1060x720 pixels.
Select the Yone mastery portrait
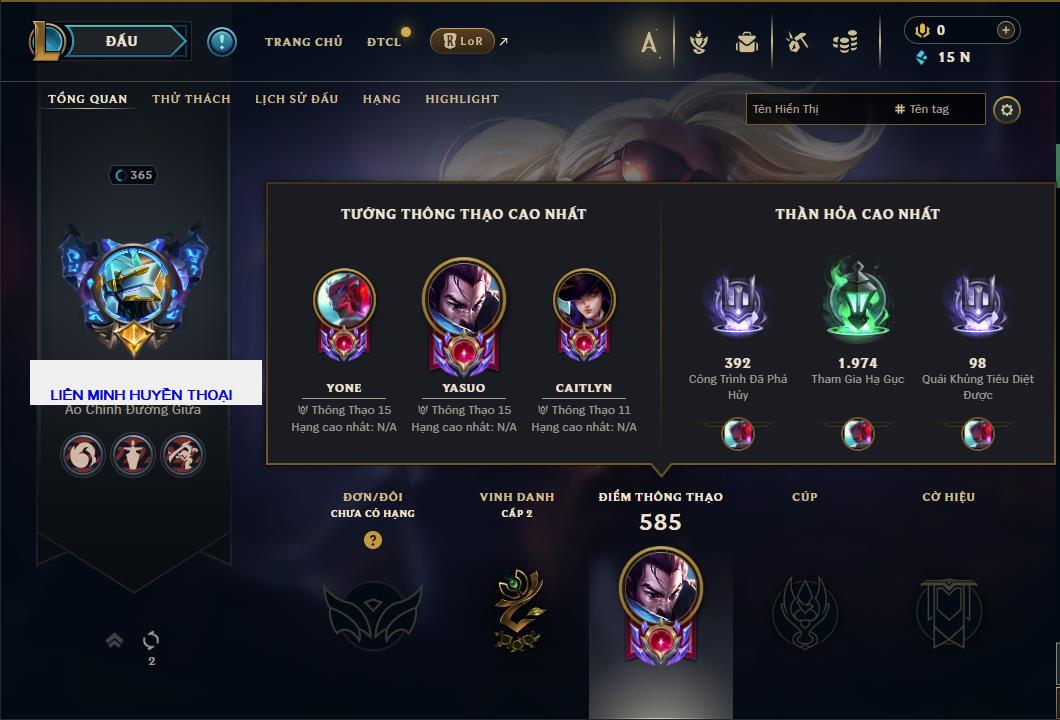pyautogui.click(x=344, y=300)
